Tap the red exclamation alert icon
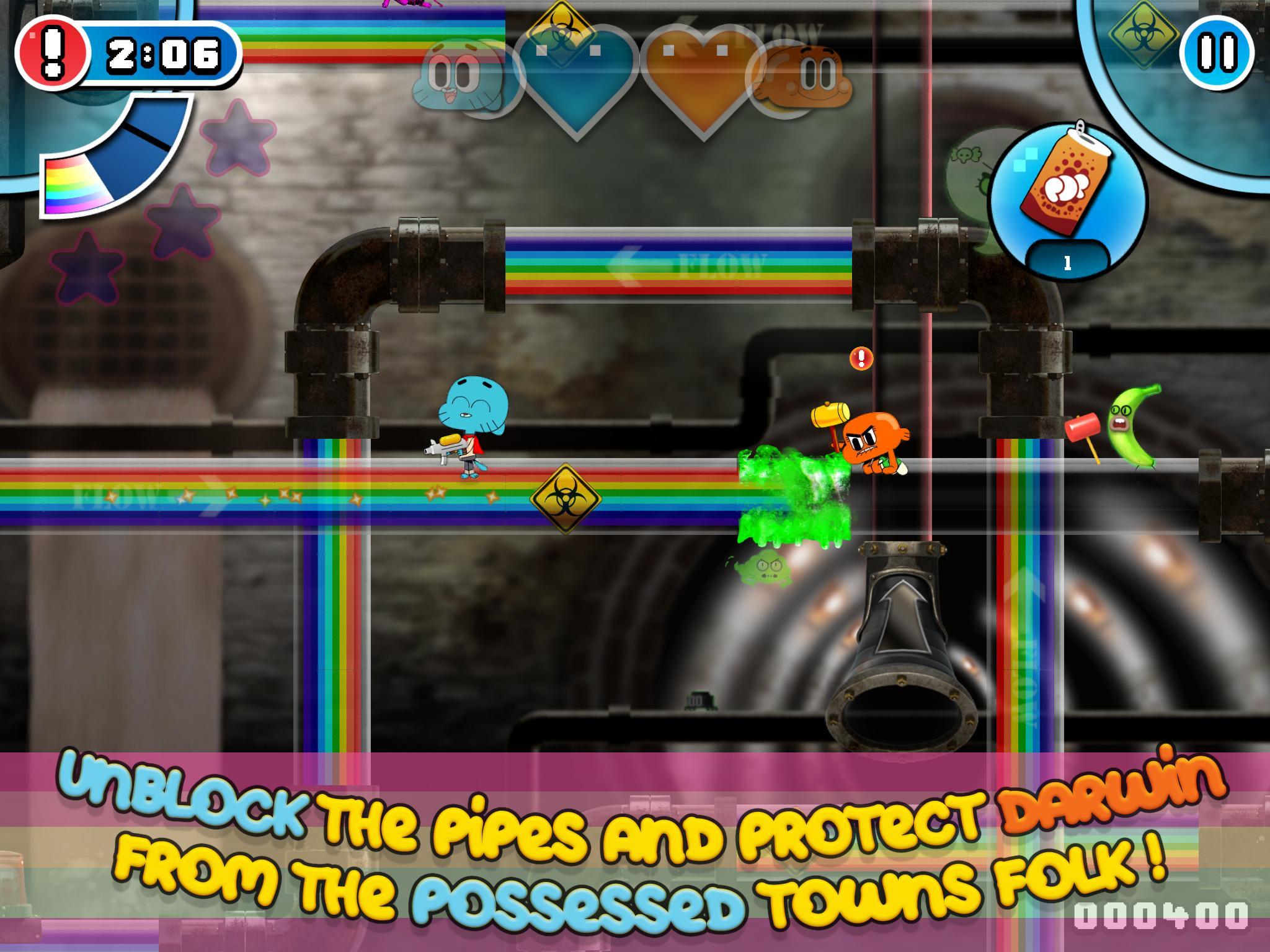This screenshot has width=1270, height=952. click(55, 55)
